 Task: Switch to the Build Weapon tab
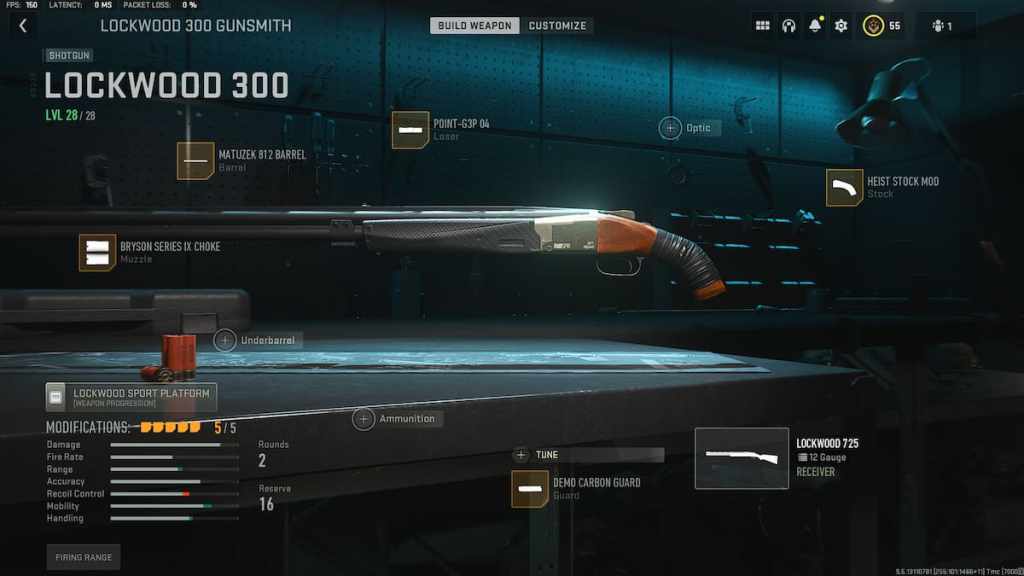(475, 26)
